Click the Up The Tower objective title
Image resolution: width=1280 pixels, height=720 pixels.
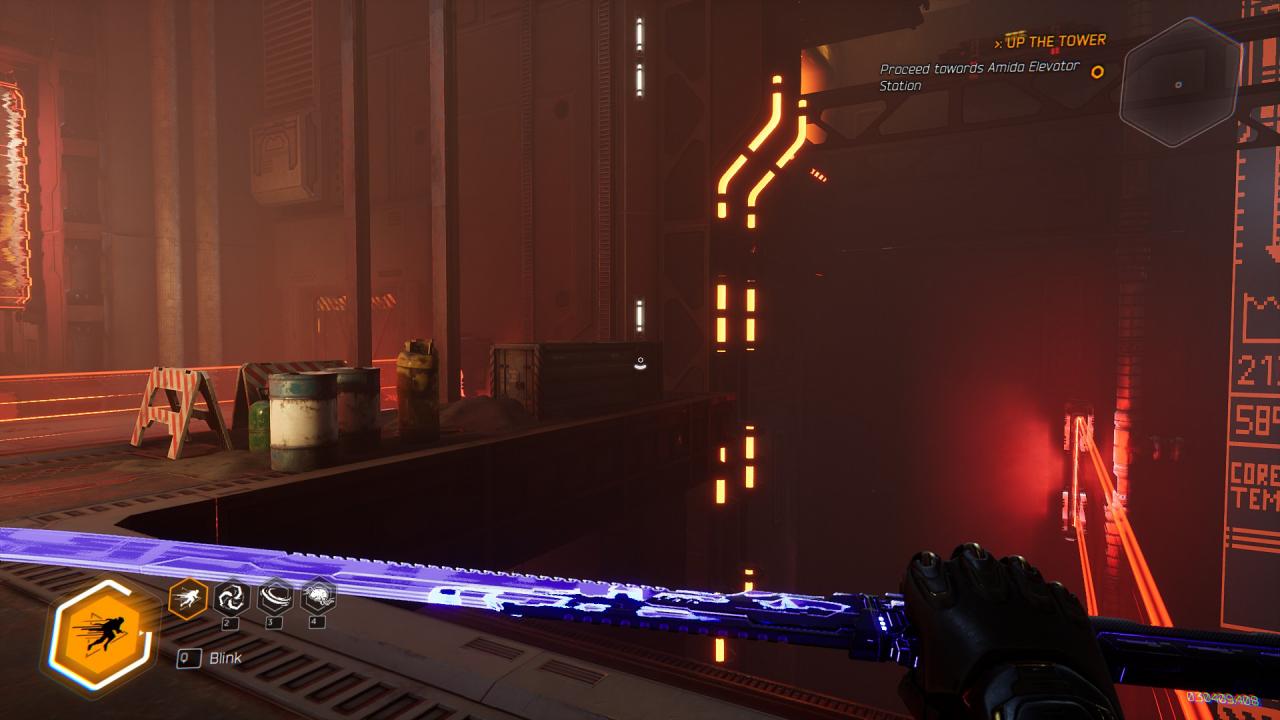tap(1055, 41)
